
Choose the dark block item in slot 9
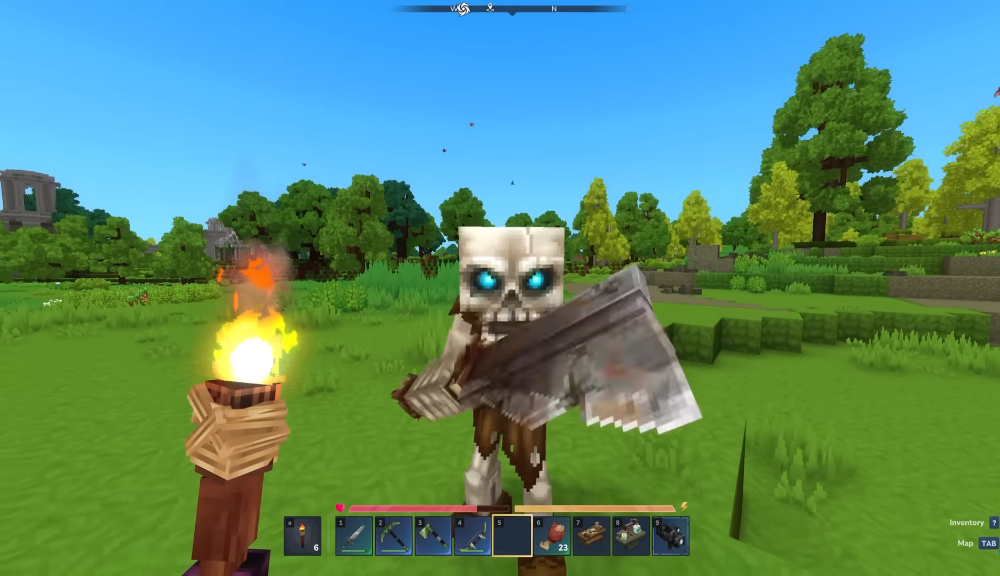point(670,536)
